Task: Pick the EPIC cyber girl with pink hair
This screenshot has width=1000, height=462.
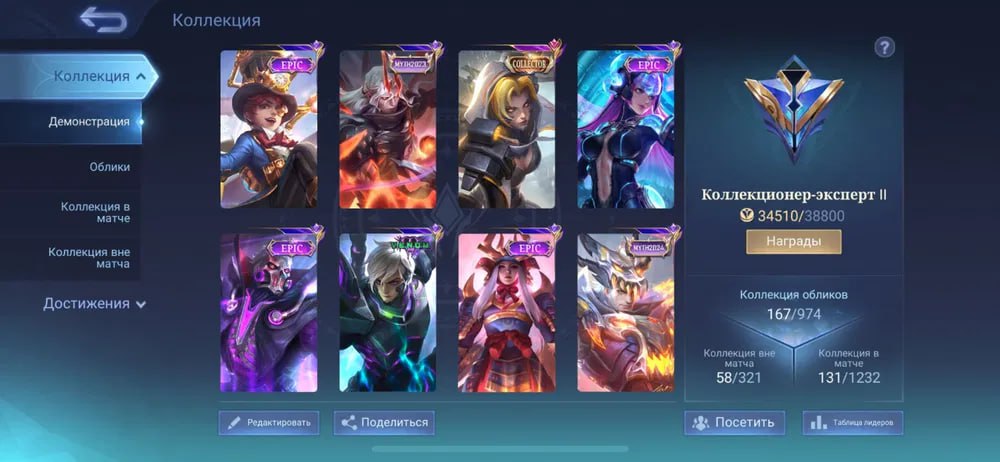Action: point(626,129)
